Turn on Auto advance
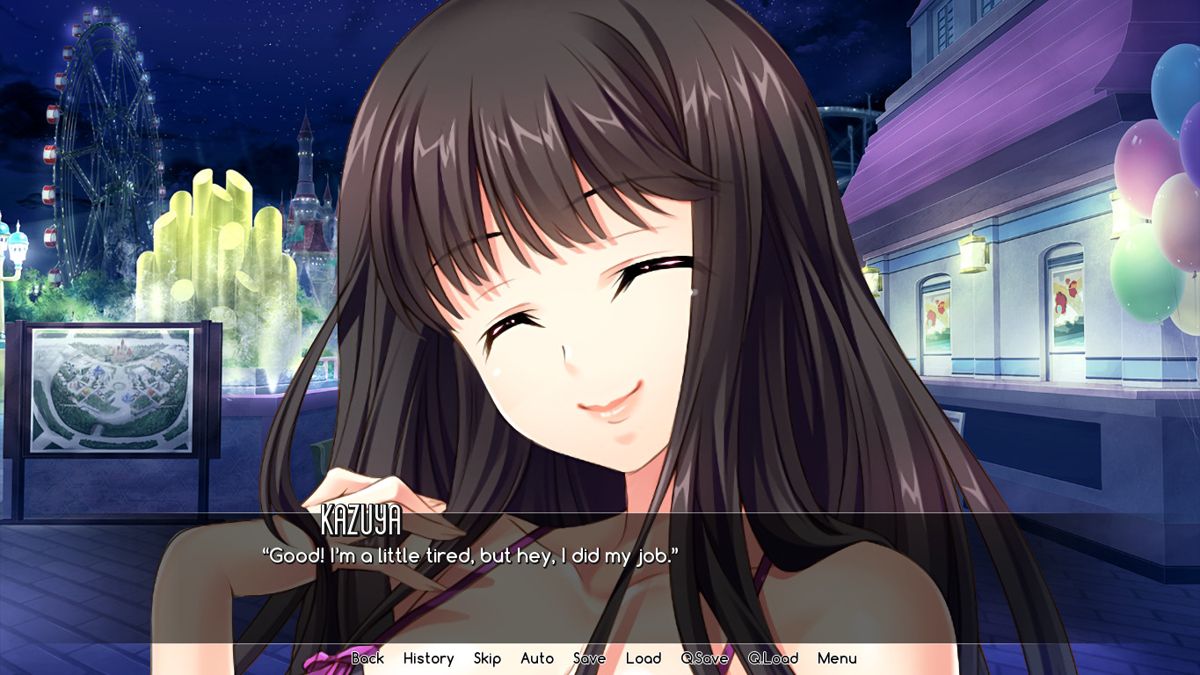The image size is (1200, 675). tap(537, 658)
